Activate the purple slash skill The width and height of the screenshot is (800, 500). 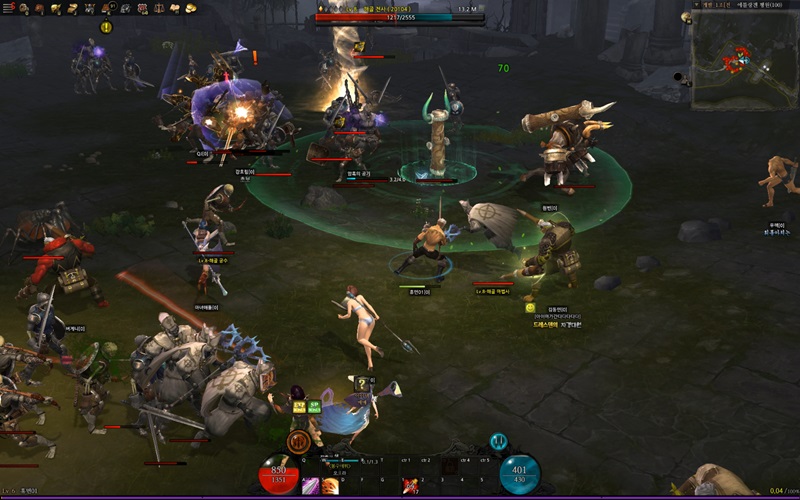311,486
